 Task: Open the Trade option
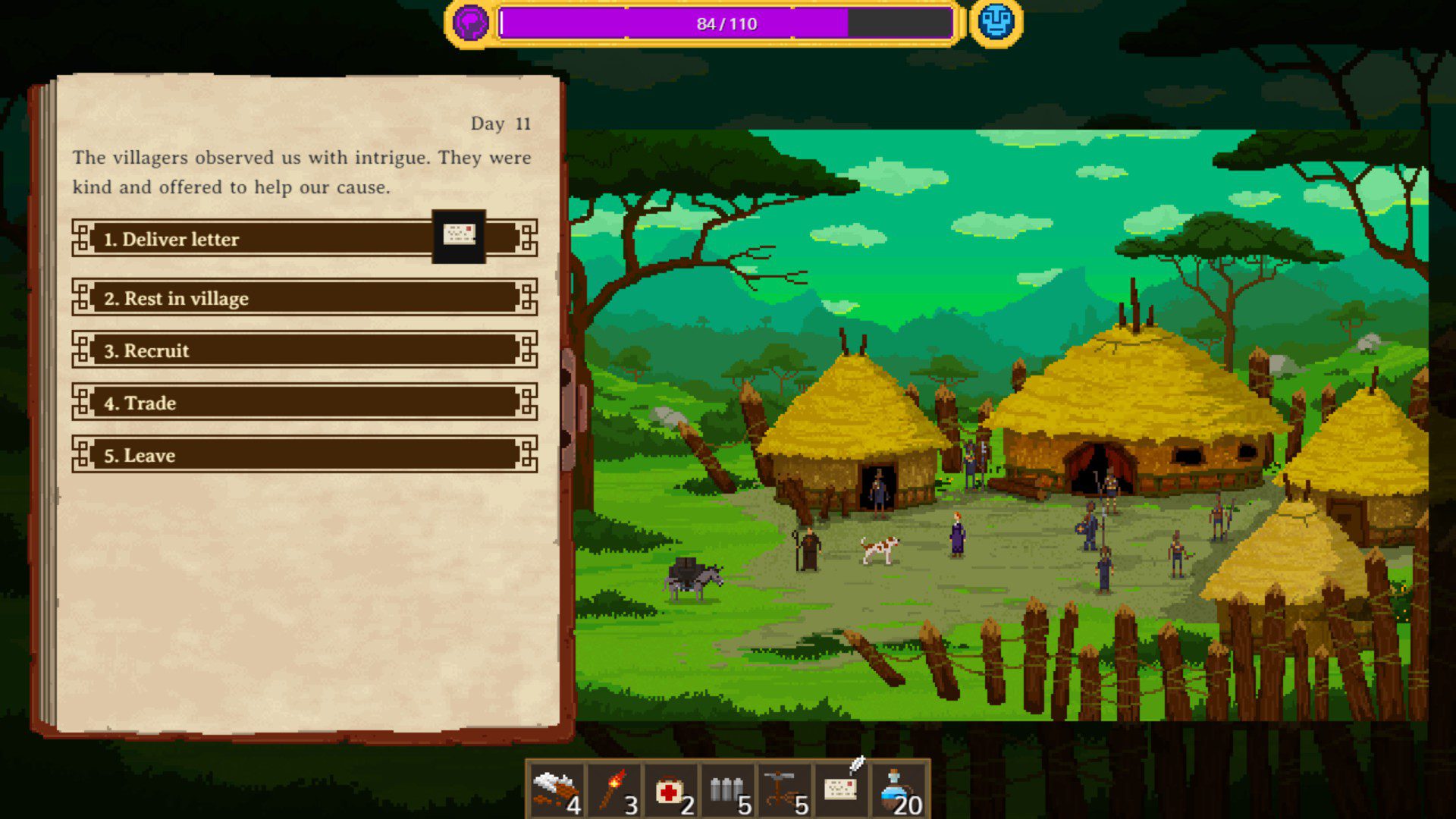(303, 403)
